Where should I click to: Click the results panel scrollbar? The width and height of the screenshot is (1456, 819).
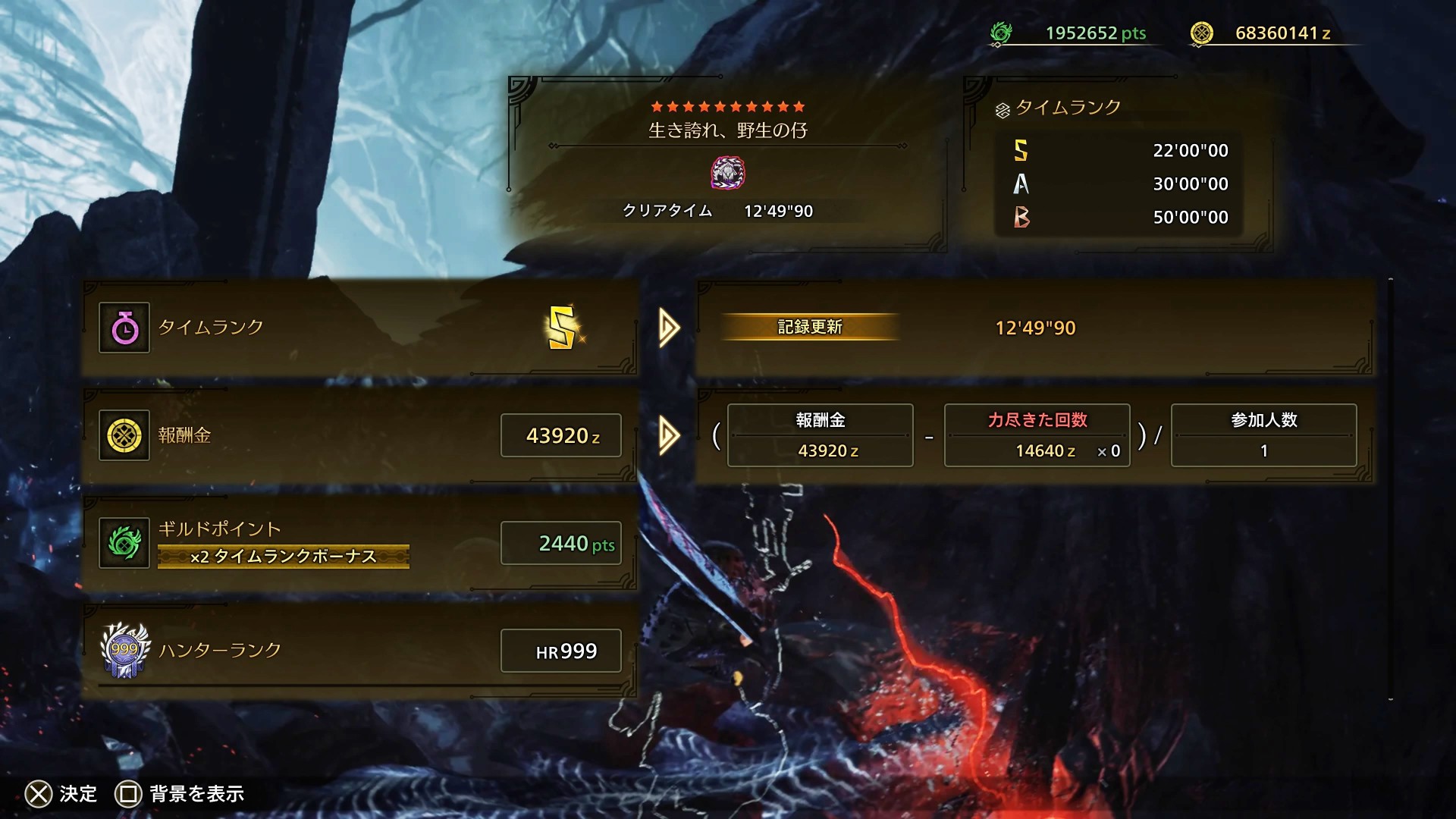[x=1391, y=489]
